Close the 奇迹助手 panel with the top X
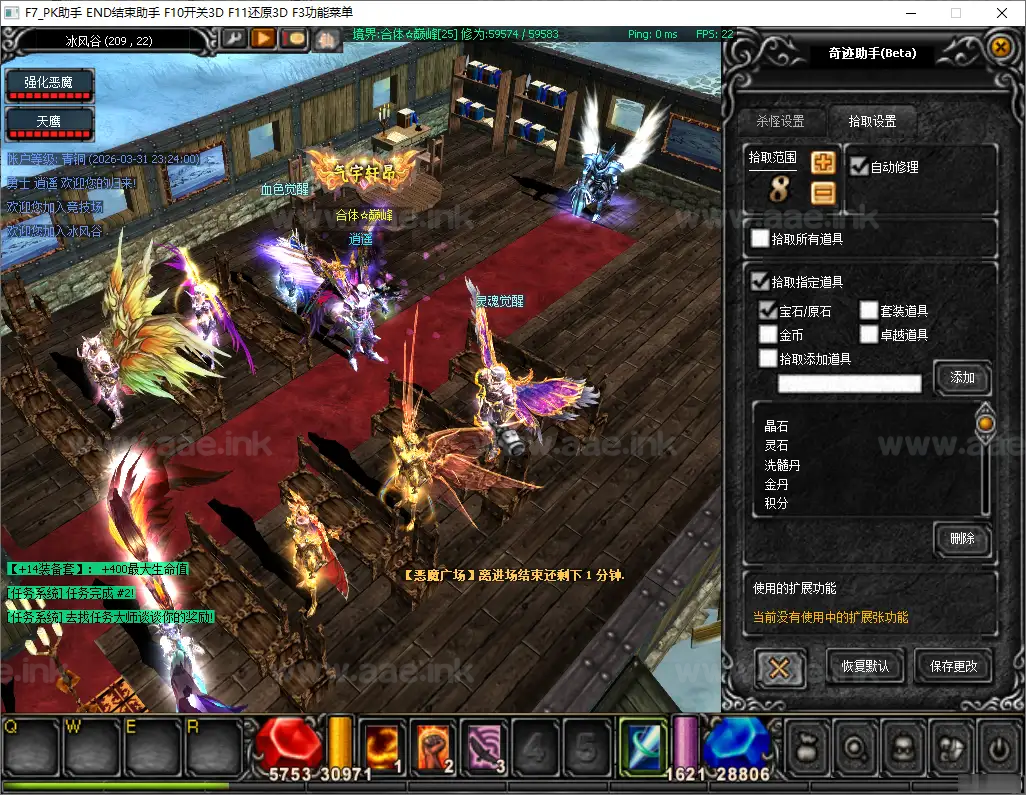1026x795 pixels. [999, 47]
